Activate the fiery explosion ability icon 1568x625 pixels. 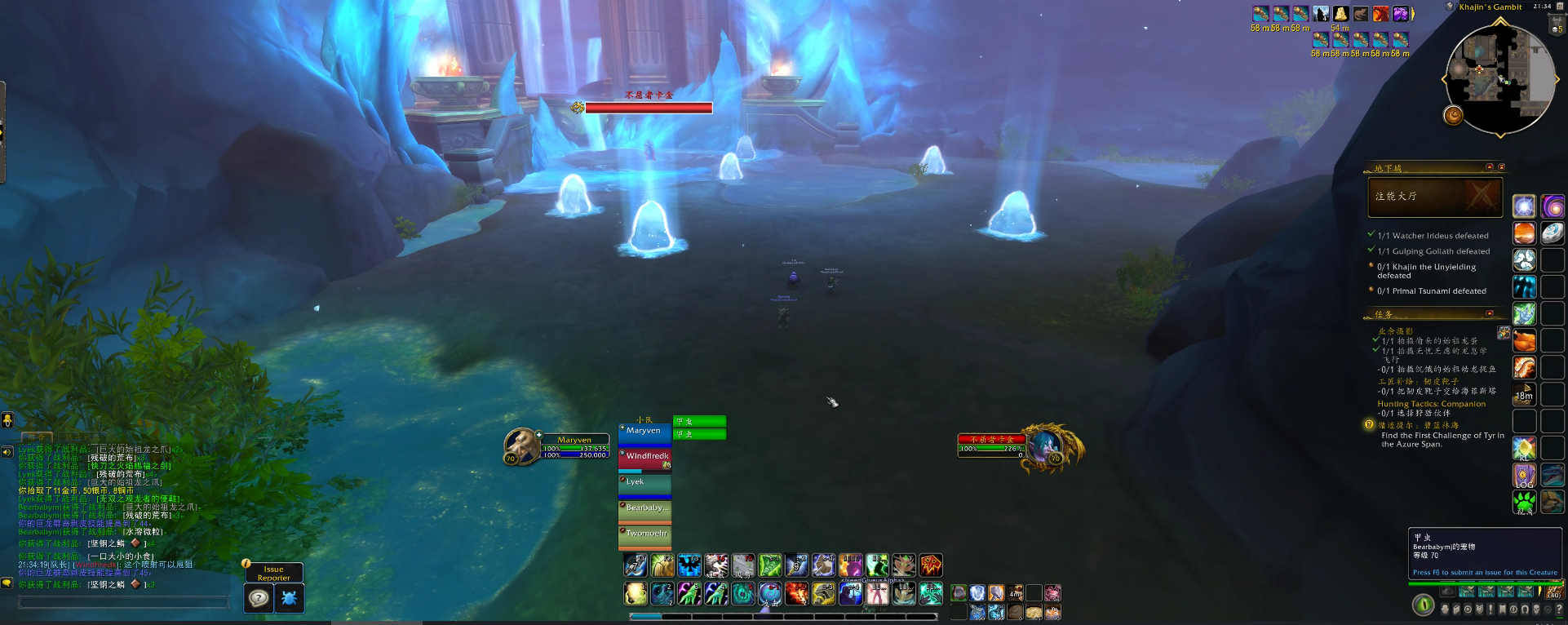pos(797,593)
